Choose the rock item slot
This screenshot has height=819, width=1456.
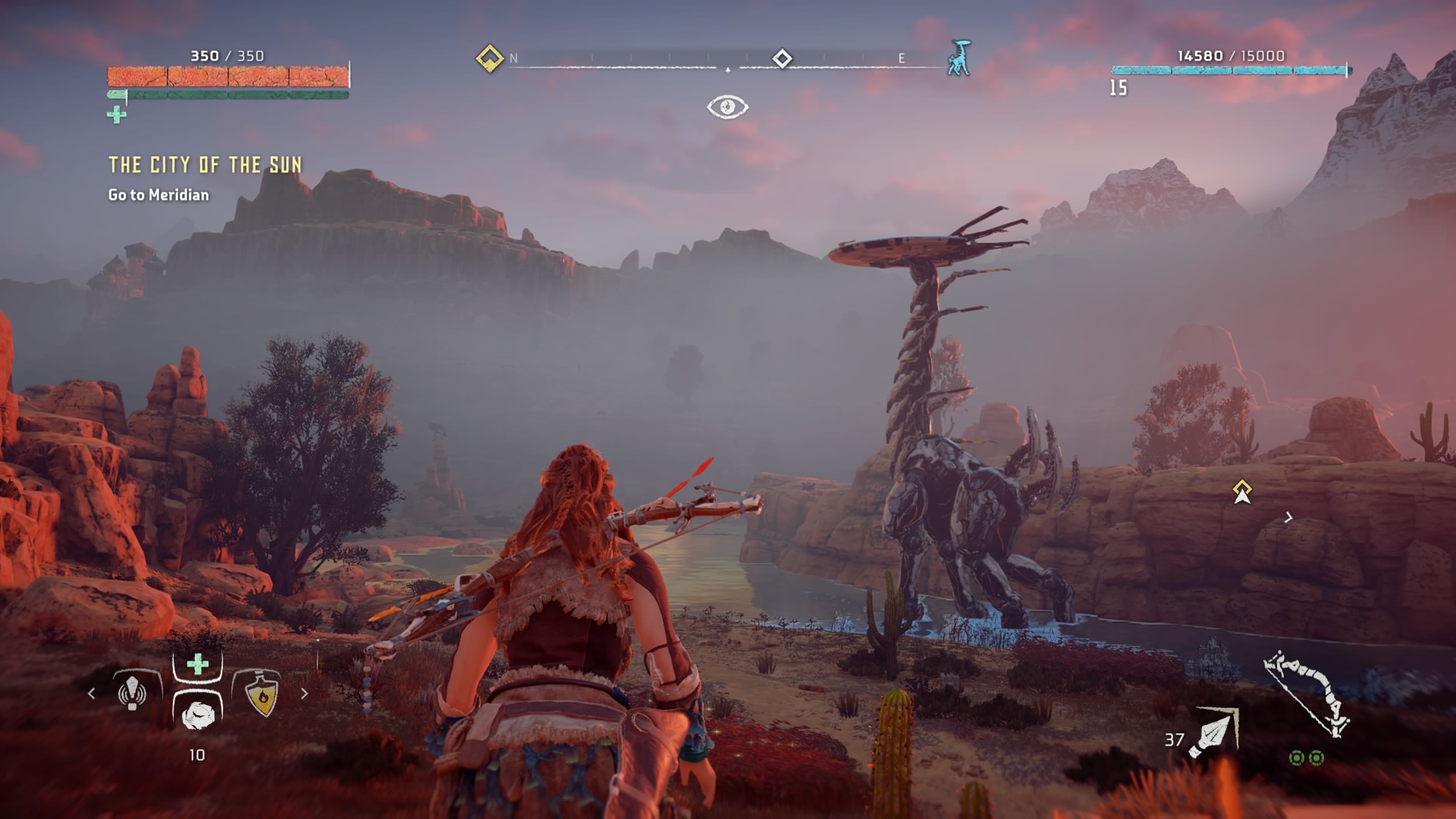198,713
